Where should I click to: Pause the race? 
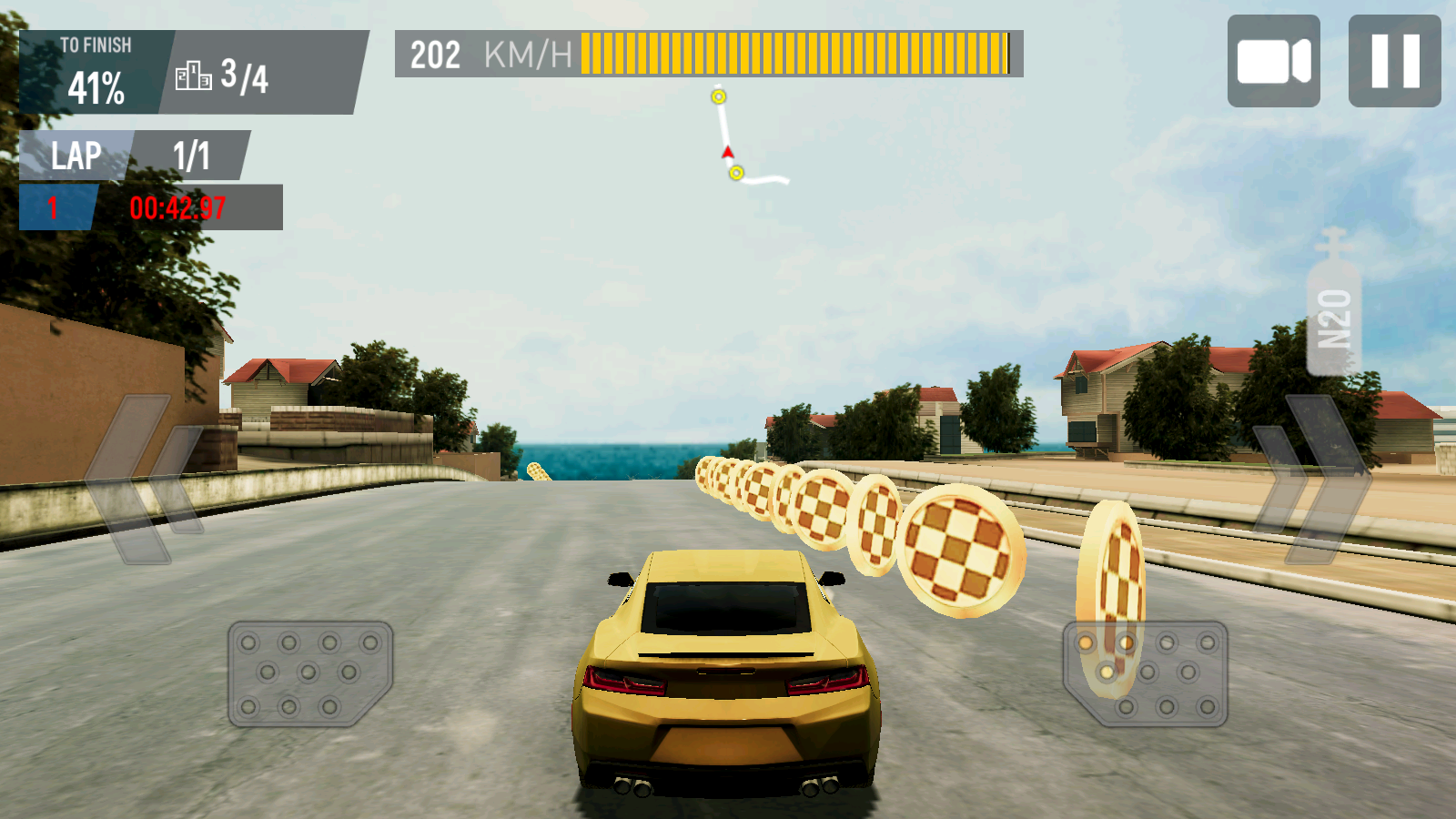click(1394, 61)
